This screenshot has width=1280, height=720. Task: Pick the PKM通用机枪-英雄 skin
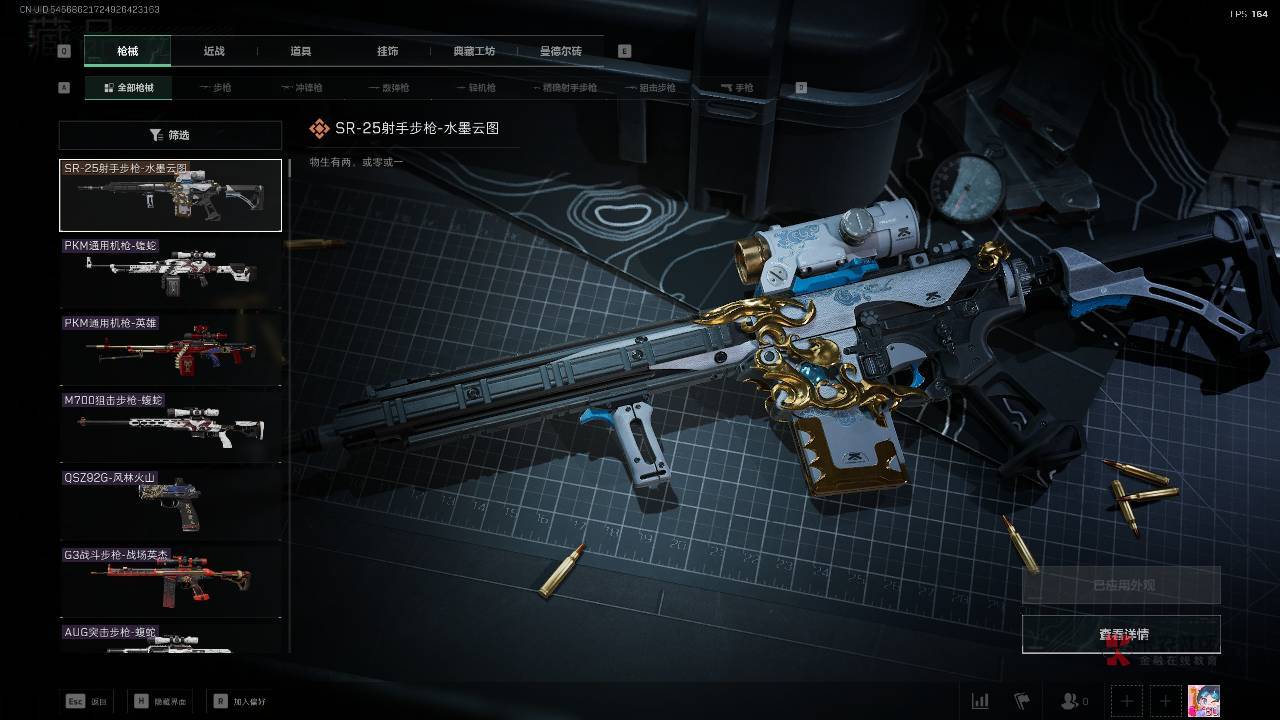[x=170, y=350]
